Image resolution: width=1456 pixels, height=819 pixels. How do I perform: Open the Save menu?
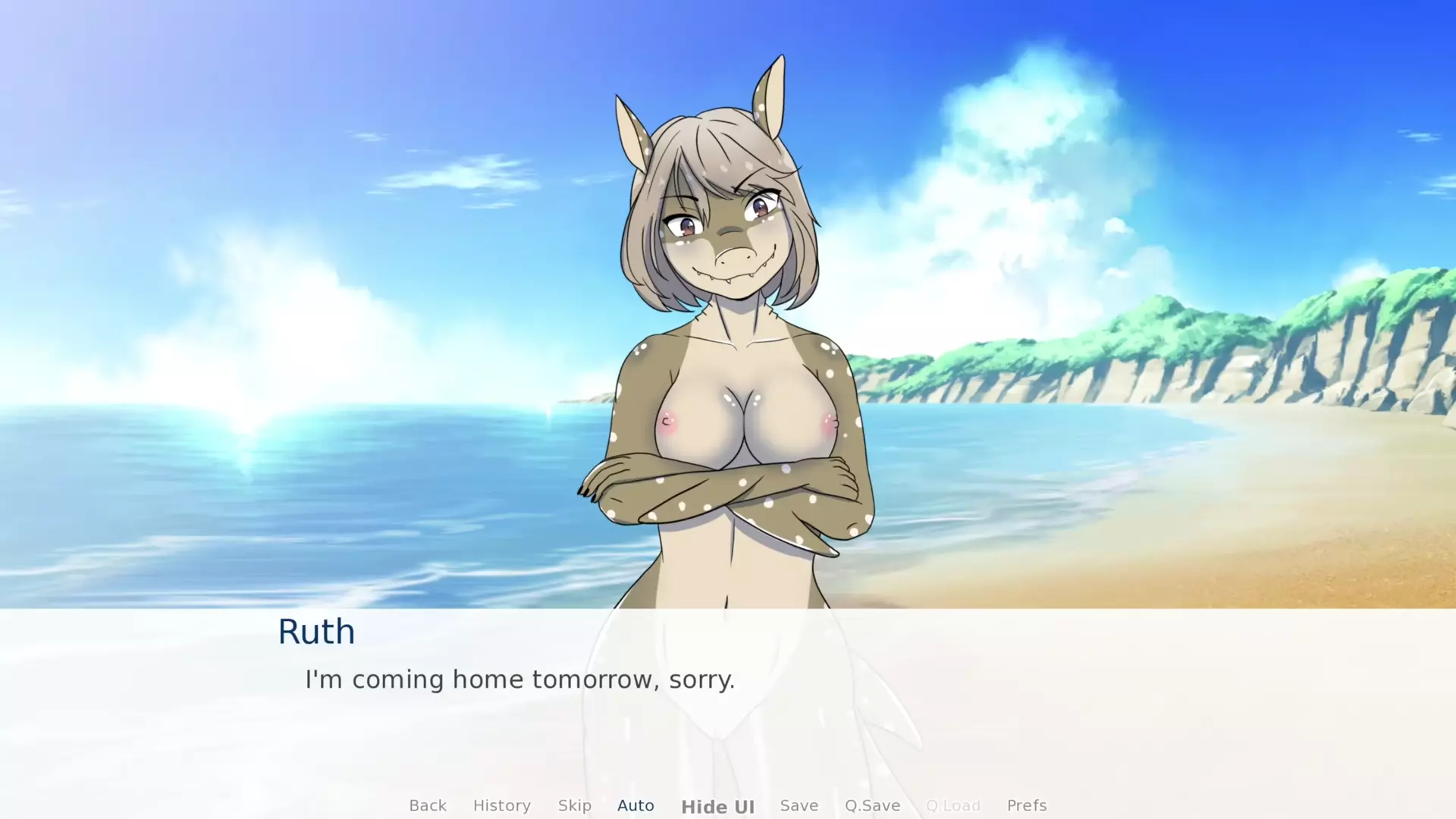coord(799,805)
